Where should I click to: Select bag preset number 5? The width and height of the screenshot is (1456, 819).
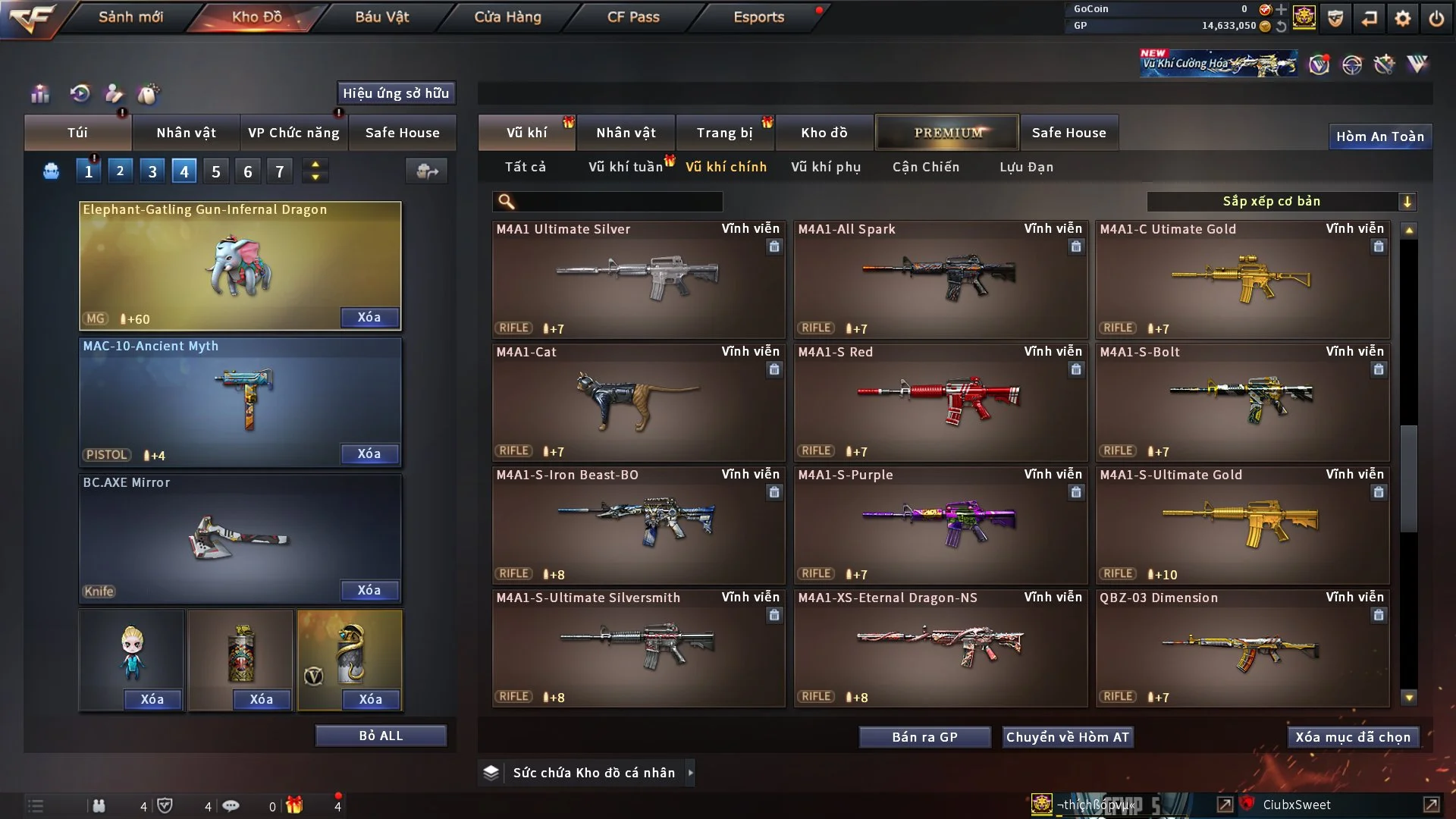(x=216, y=171)
